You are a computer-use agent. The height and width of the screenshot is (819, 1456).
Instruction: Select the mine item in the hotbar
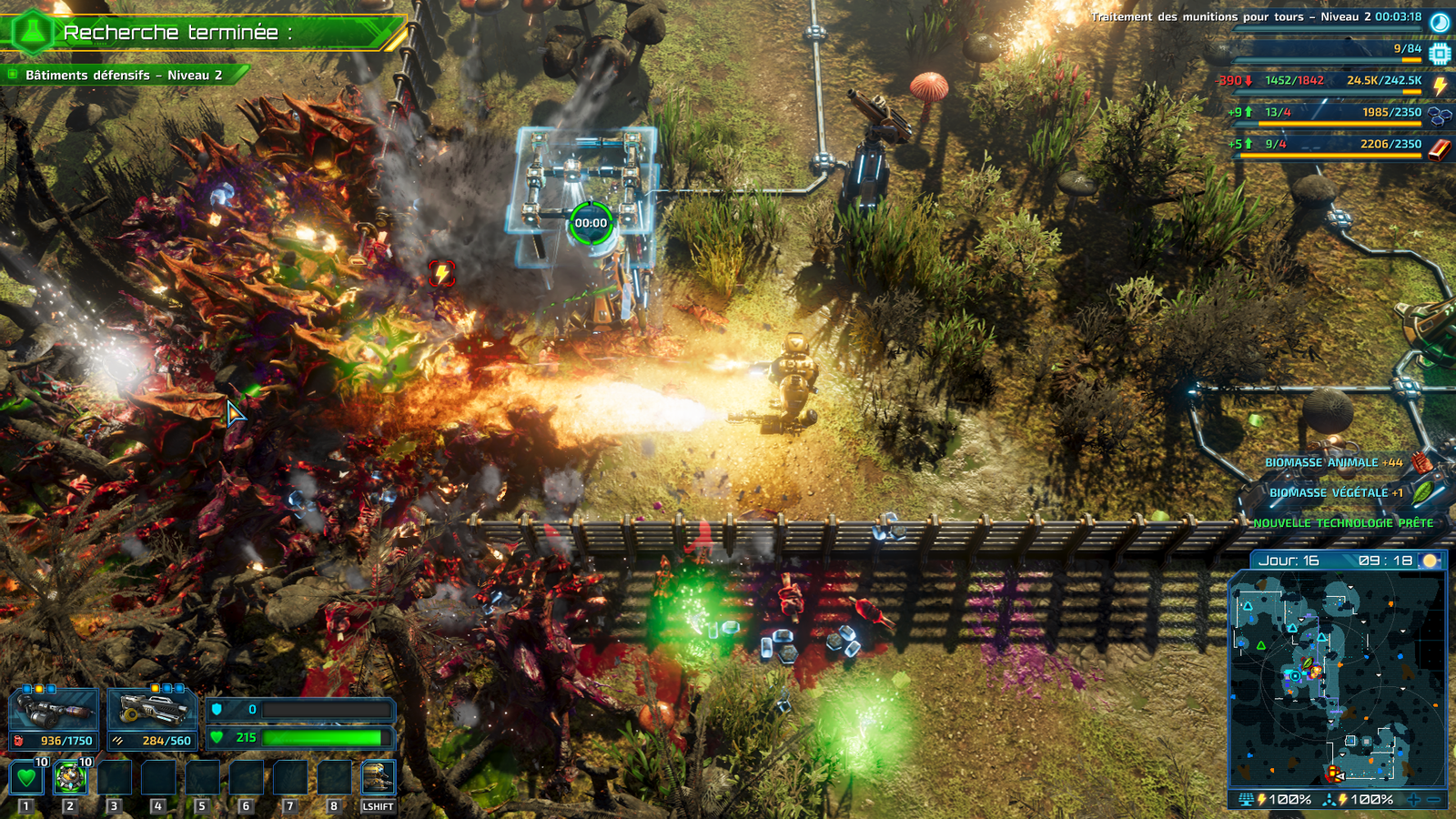[70, 778]
